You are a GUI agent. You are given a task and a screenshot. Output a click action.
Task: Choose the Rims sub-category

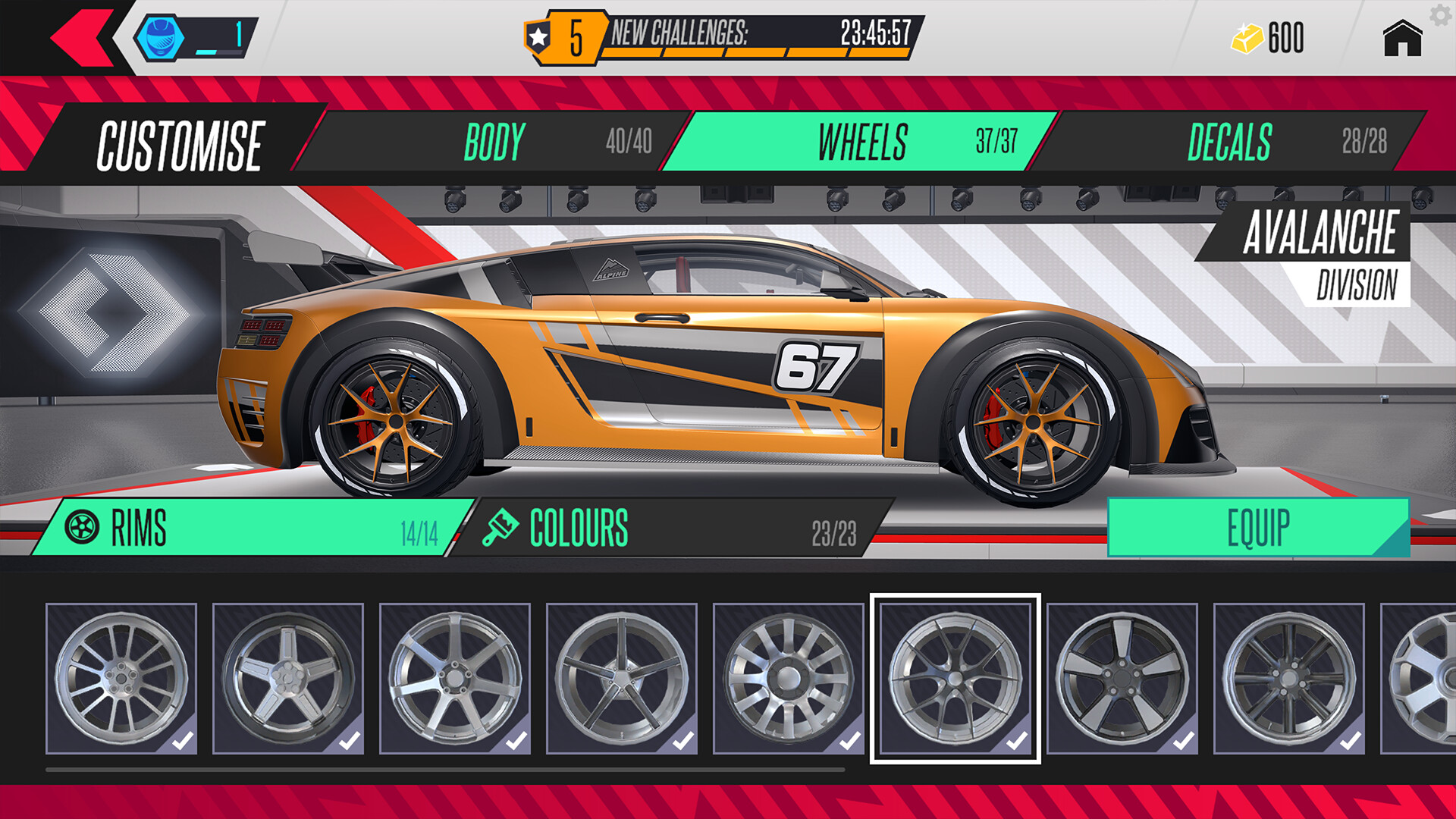(x=250, y=528)
